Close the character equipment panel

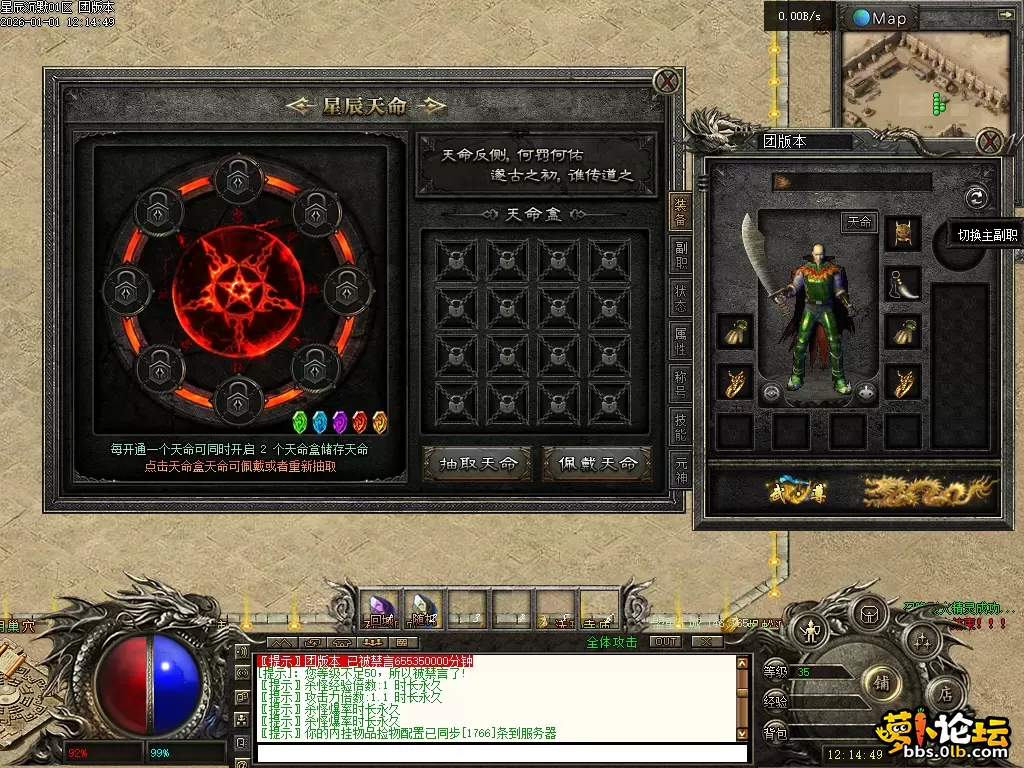(x=990, y=141)
